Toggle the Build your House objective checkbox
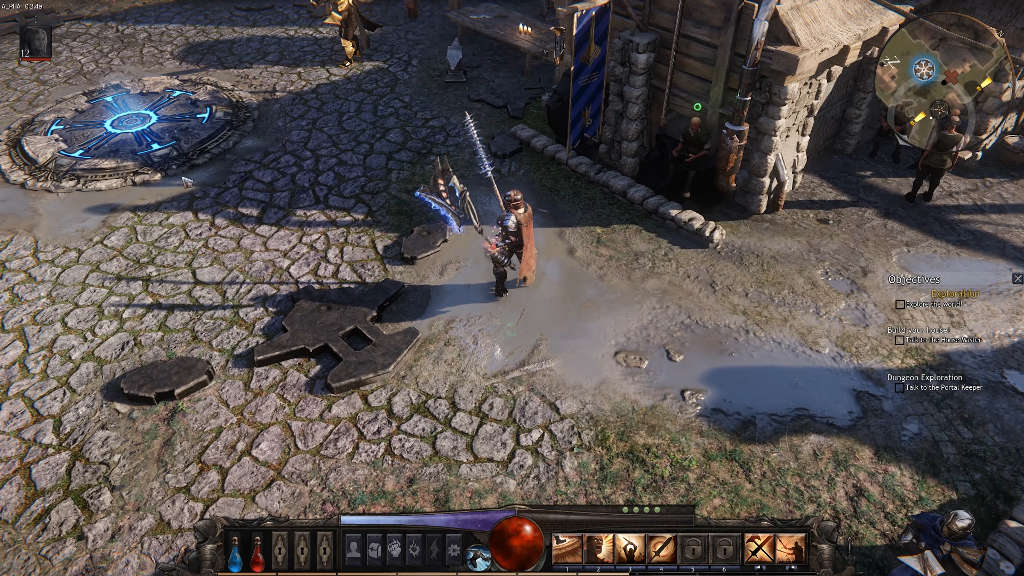 (x=900, y=340)
